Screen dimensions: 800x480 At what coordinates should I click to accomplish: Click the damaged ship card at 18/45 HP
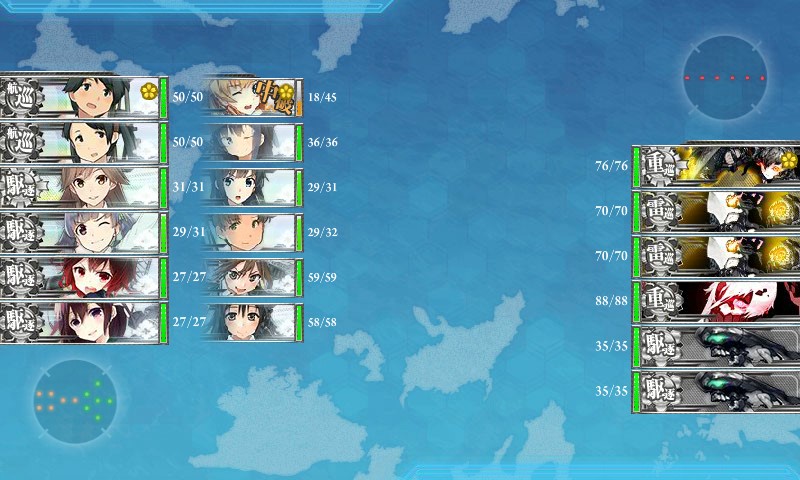coord(252,97)
